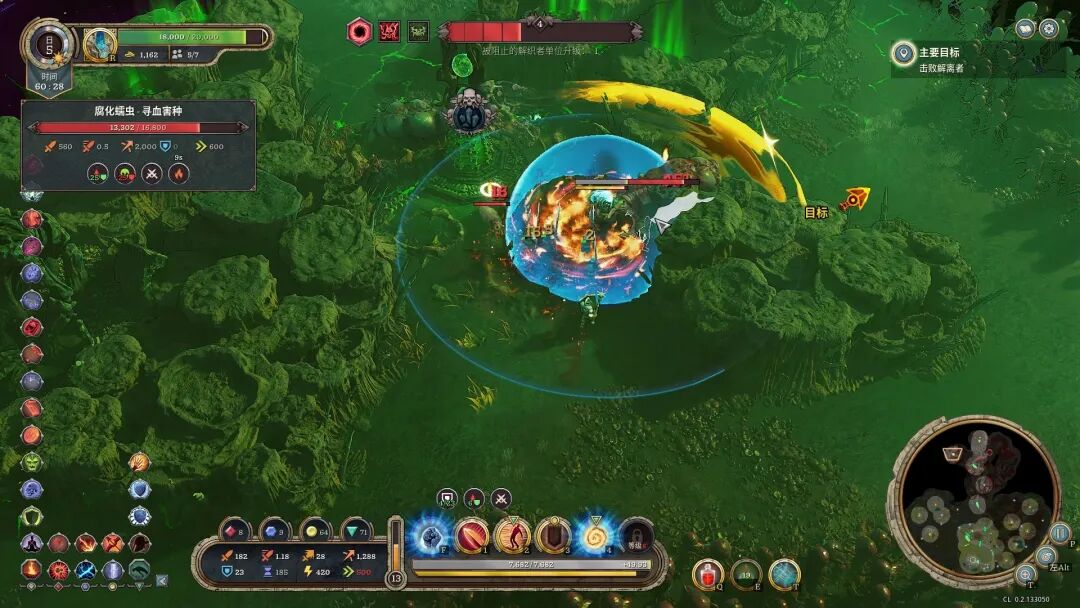Activate the blue crystal grid item
The width and height of the screenshot is (1080, 608).
[x=784, y=573]
